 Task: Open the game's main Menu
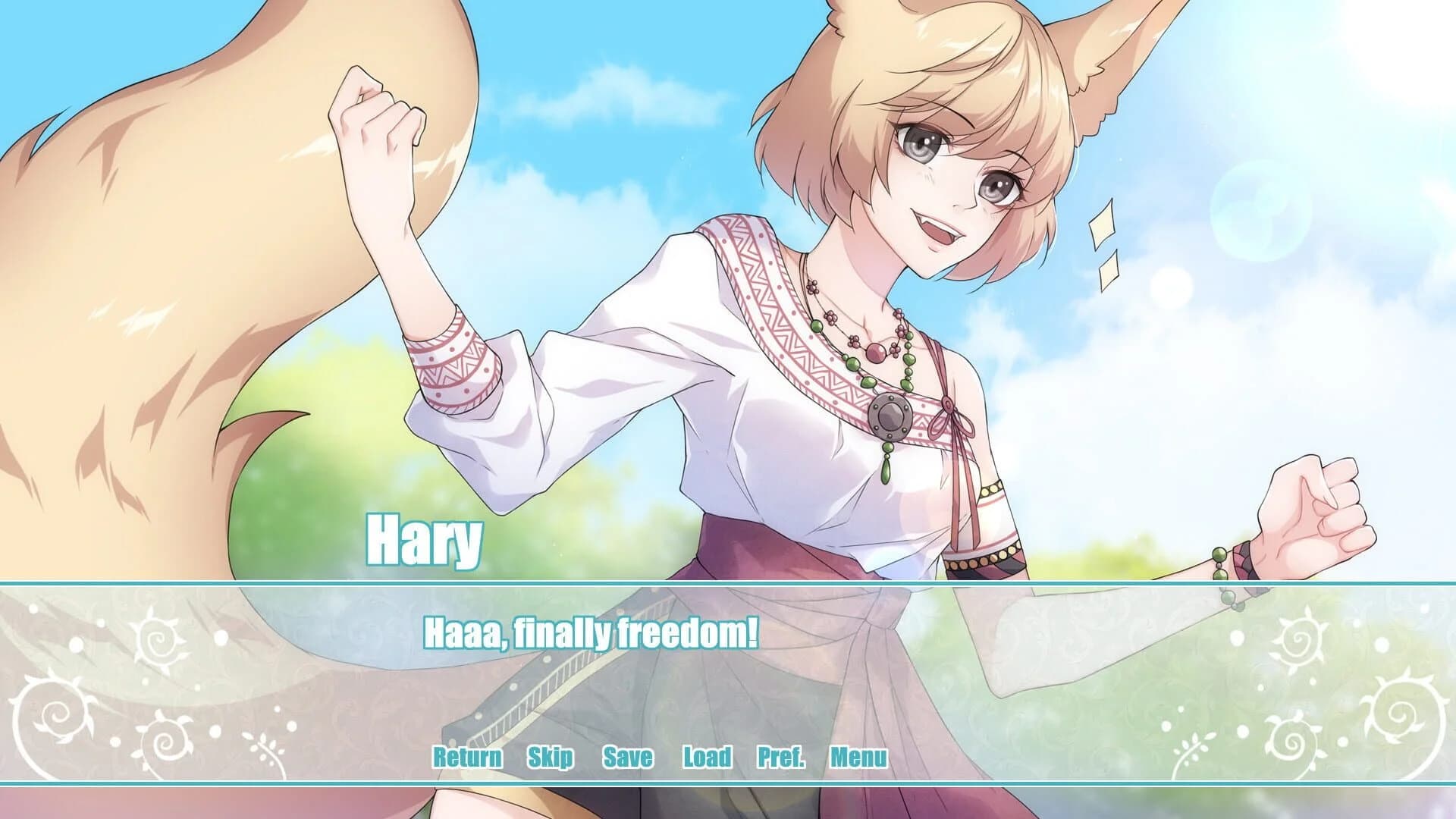(858, 756)
